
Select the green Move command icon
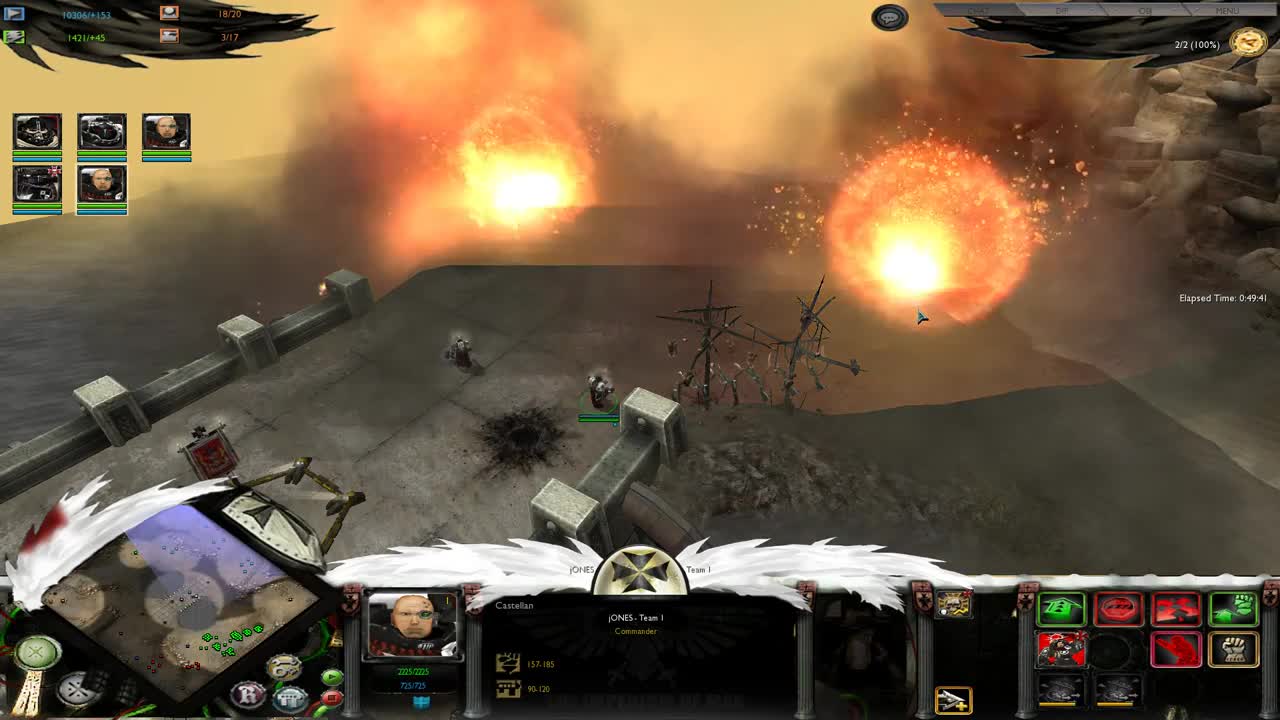(x=1060, y=608)
